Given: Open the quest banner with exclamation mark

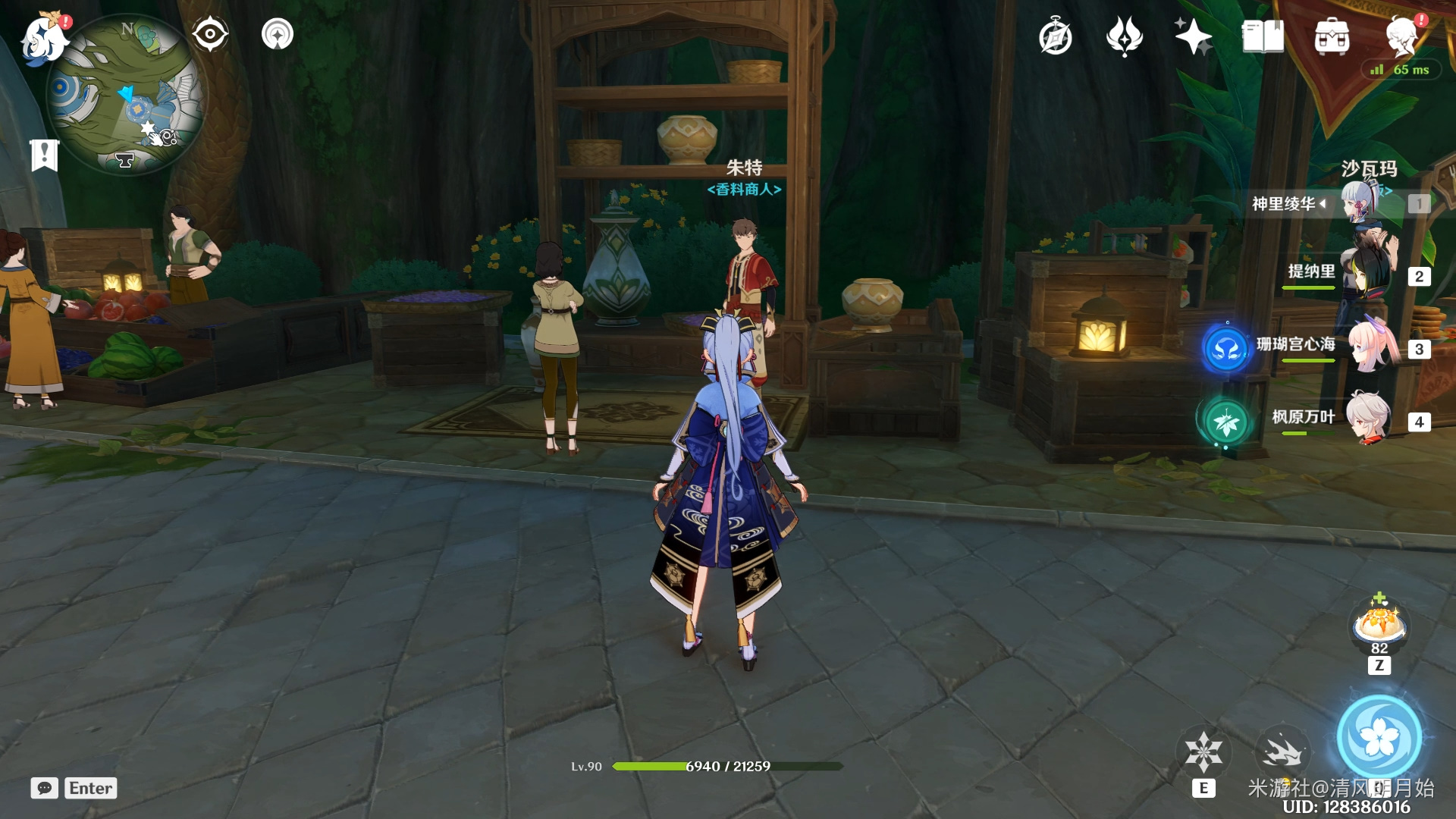Looking at the screenshot, I should 45,155.
